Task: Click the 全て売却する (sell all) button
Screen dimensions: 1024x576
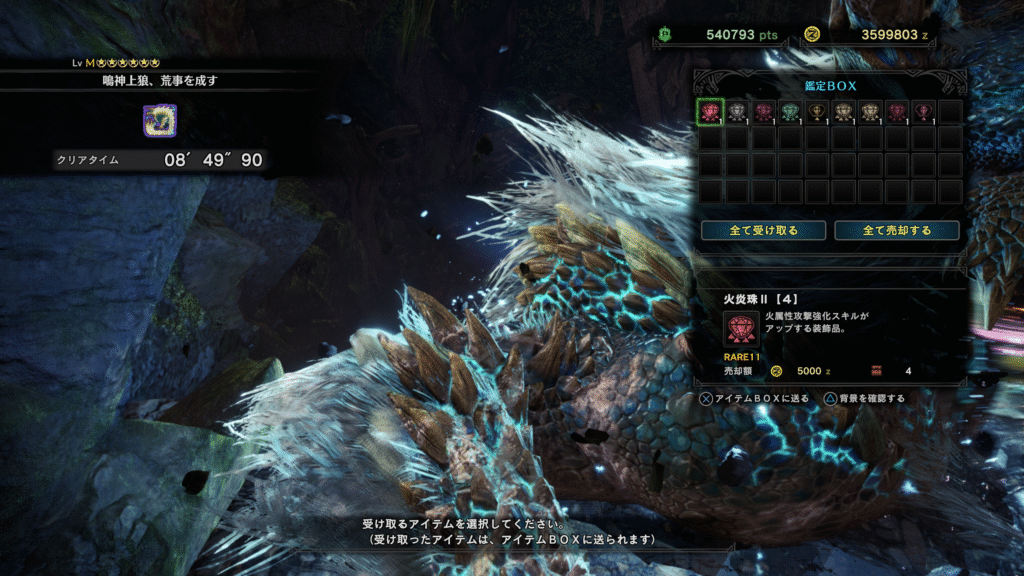Action: coord(897,231)
